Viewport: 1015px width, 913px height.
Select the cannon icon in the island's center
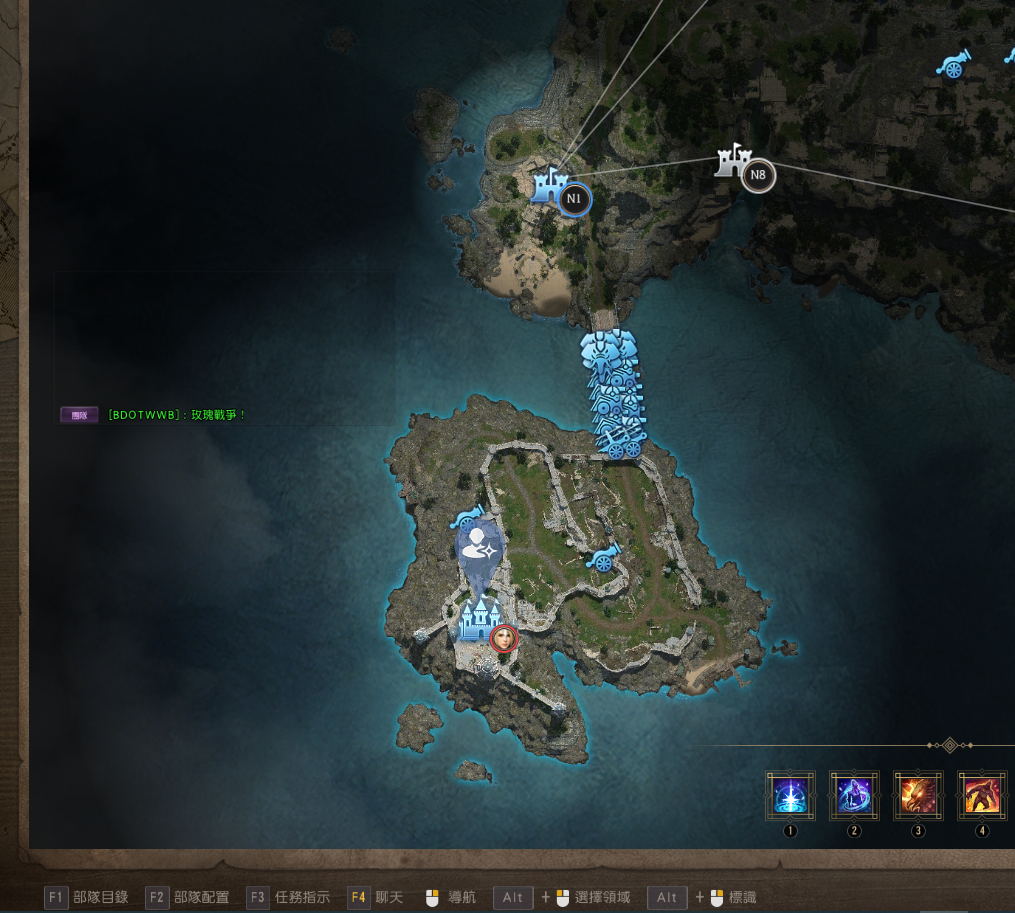tap(603, 558)
